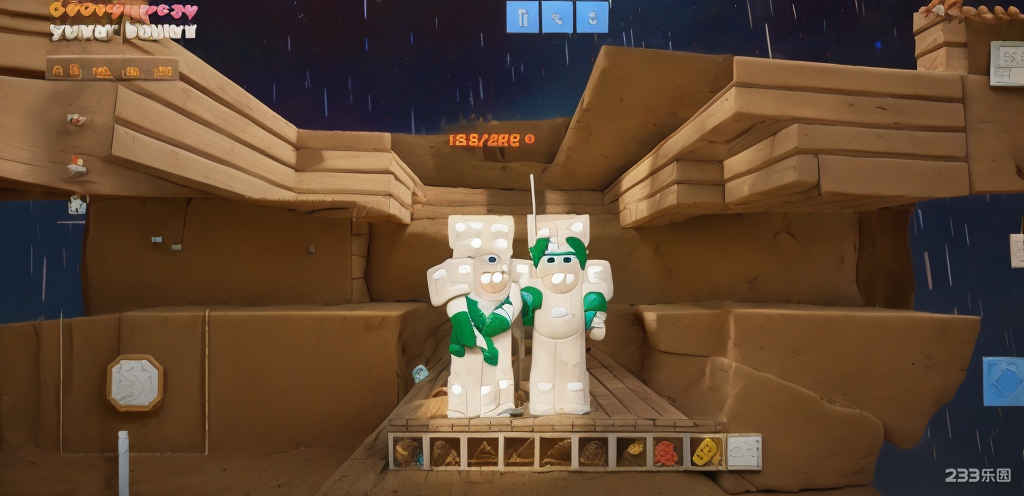The width and height of the screenshot is (1024, 496).
Task: Select the red item in the hotbar
Action: [x=667, y=452]
